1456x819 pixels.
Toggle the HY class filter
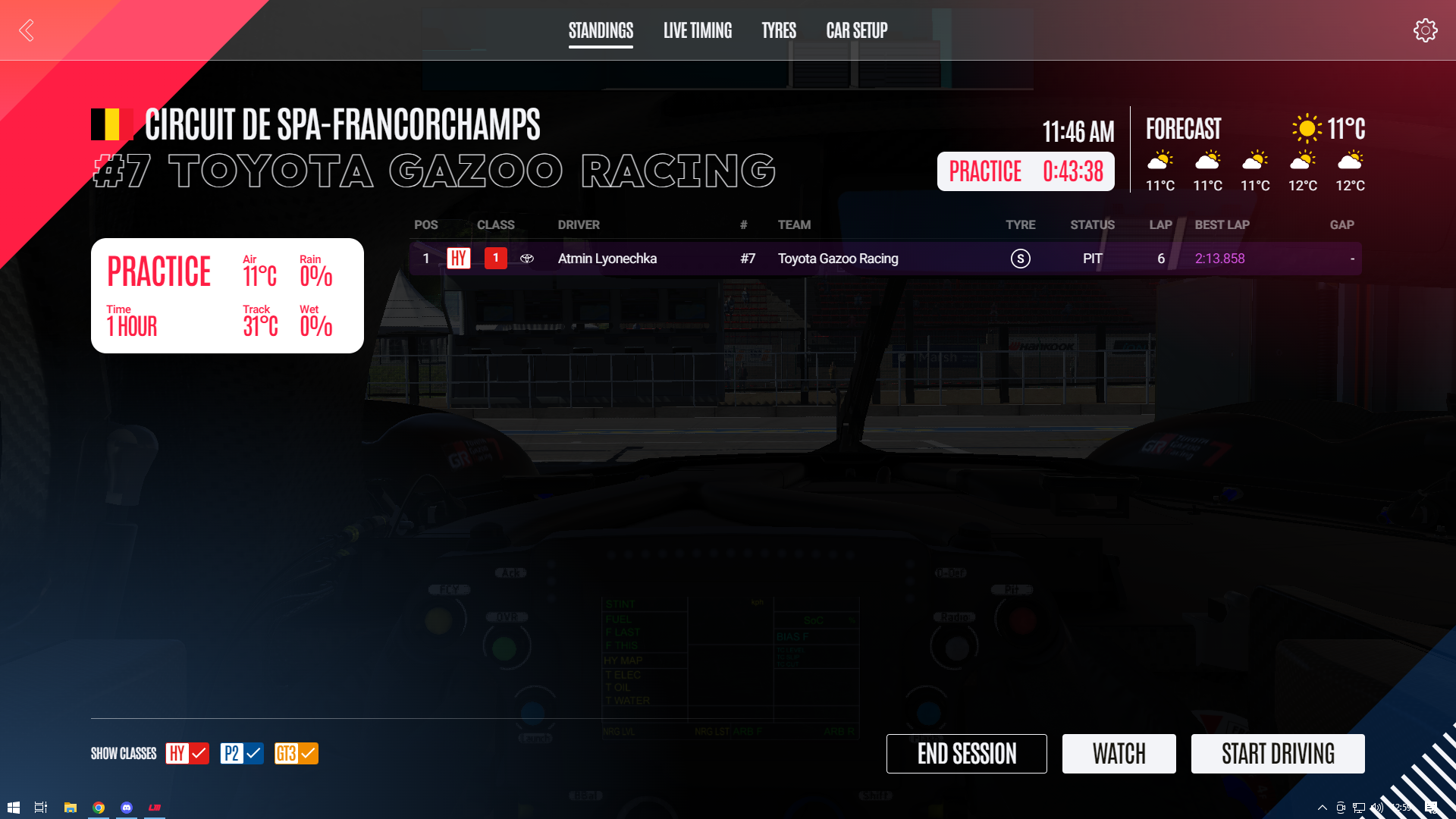187,753
